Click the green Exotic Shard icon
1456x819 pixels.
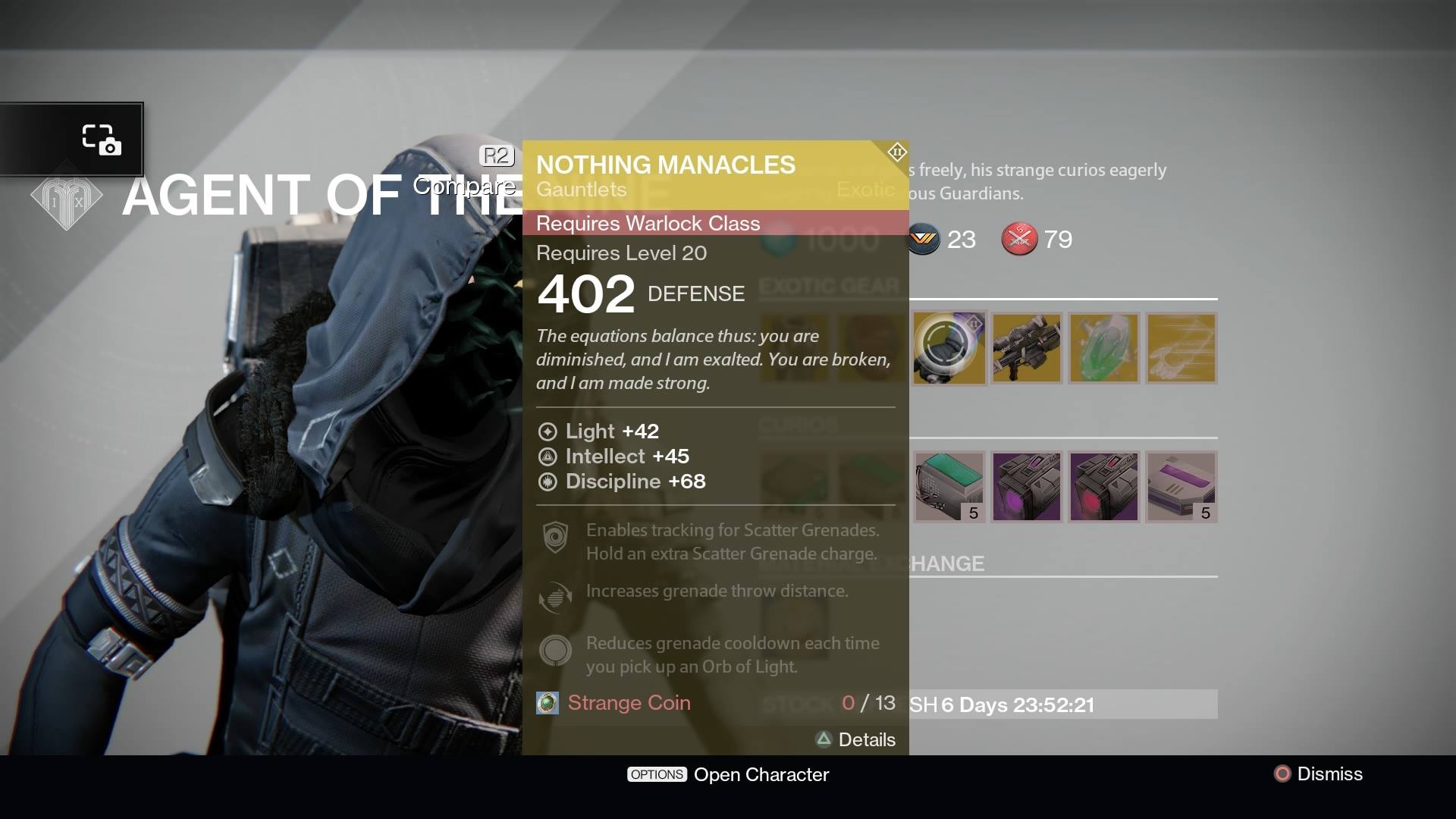tap(1103, 347)
